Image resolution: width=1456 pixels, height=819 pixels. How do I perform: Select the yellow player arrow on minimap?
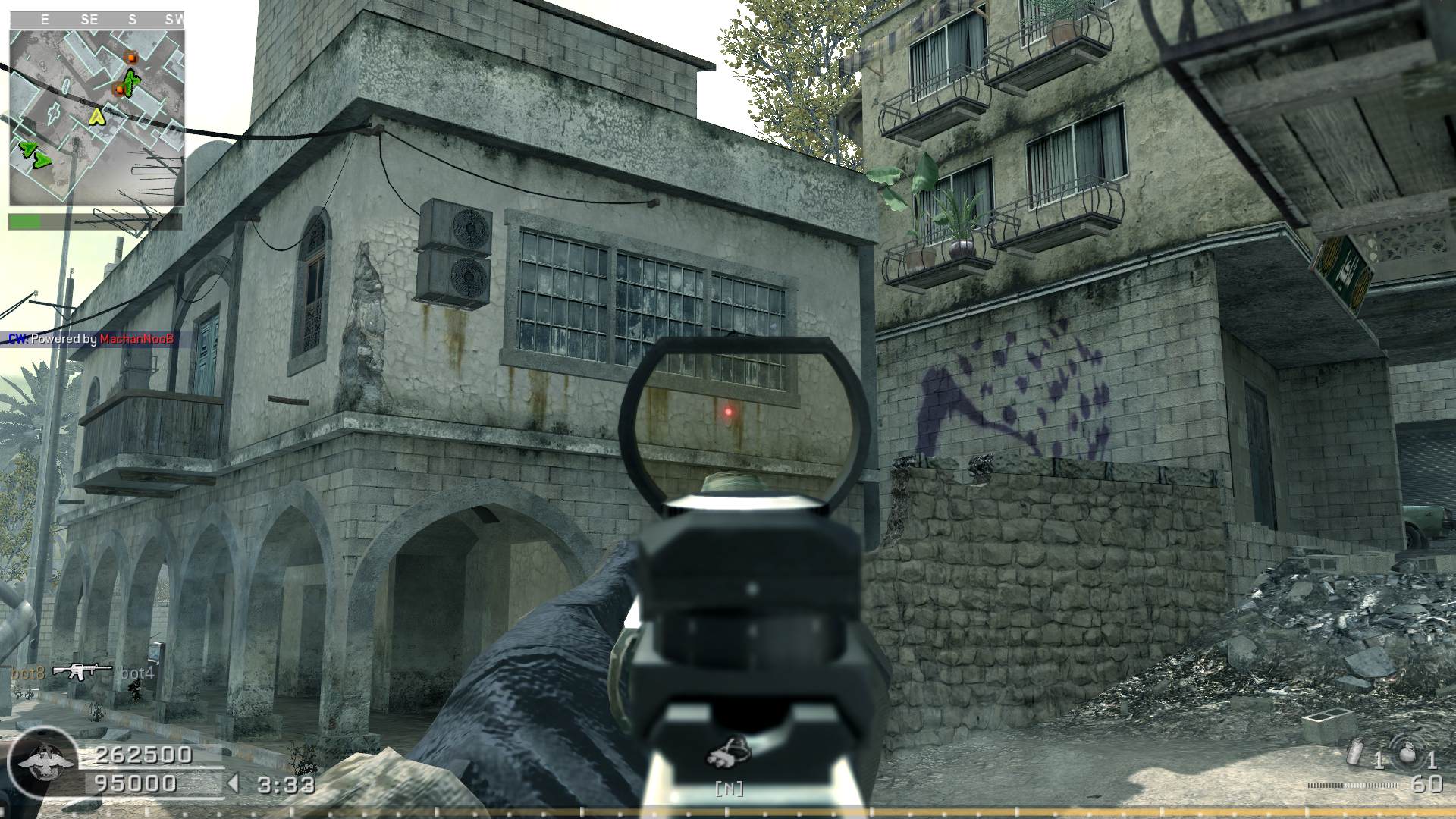[x=97, y=116]
